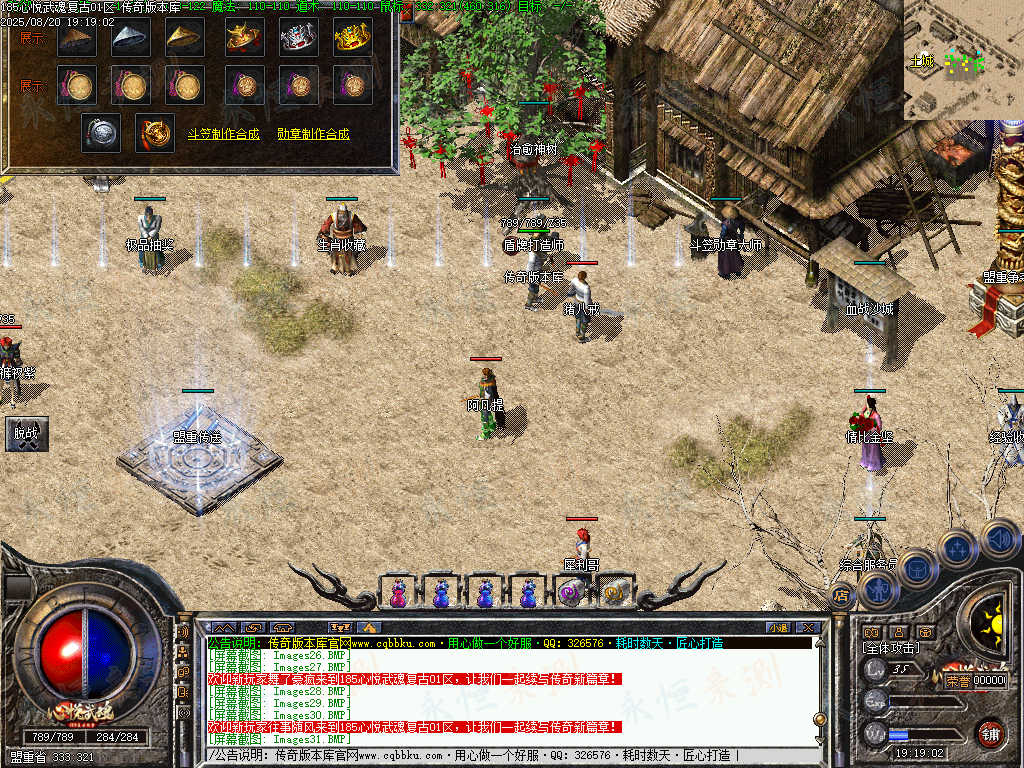Select the silver jeweled crown item
The height and width of the screenshot is (768, 1024).
pyautogui.click(x=298, y=37)
